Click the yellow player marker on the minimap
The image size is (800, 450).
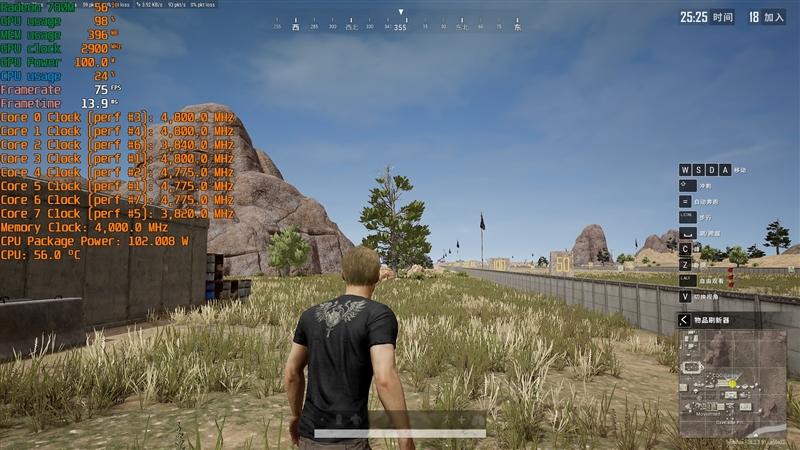(732, 383)
